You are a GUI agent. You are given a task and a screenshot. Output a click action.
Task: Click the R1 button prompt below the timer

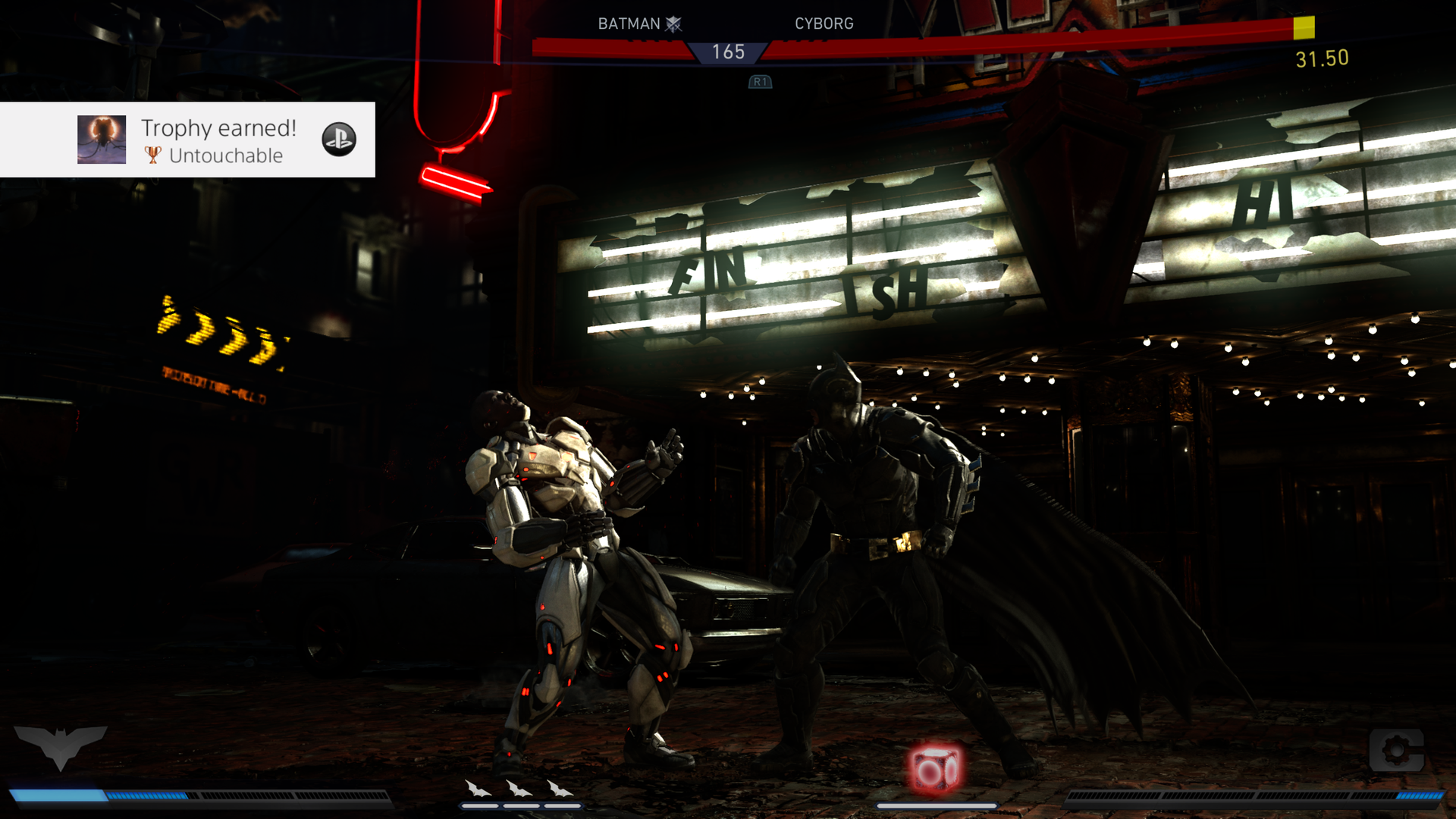[759, 82]
